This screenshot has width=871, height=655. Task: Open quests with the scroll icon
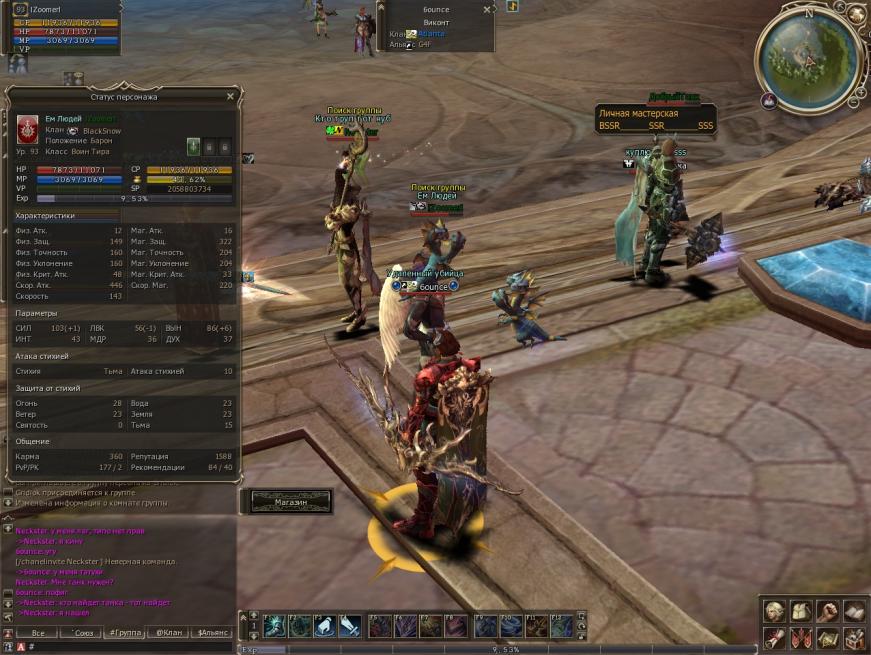[x=773, y=637]
